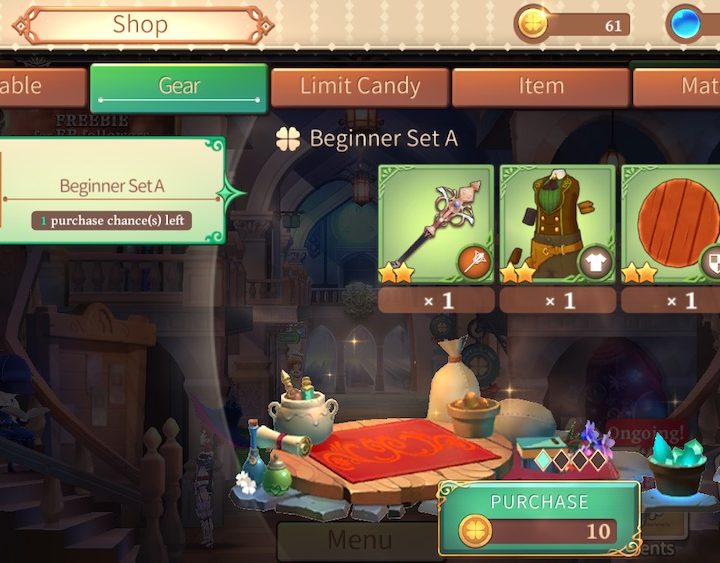720x563 pixels.
Task: Choose the Beginner Set A listing
Action: (x=112, y=190)
